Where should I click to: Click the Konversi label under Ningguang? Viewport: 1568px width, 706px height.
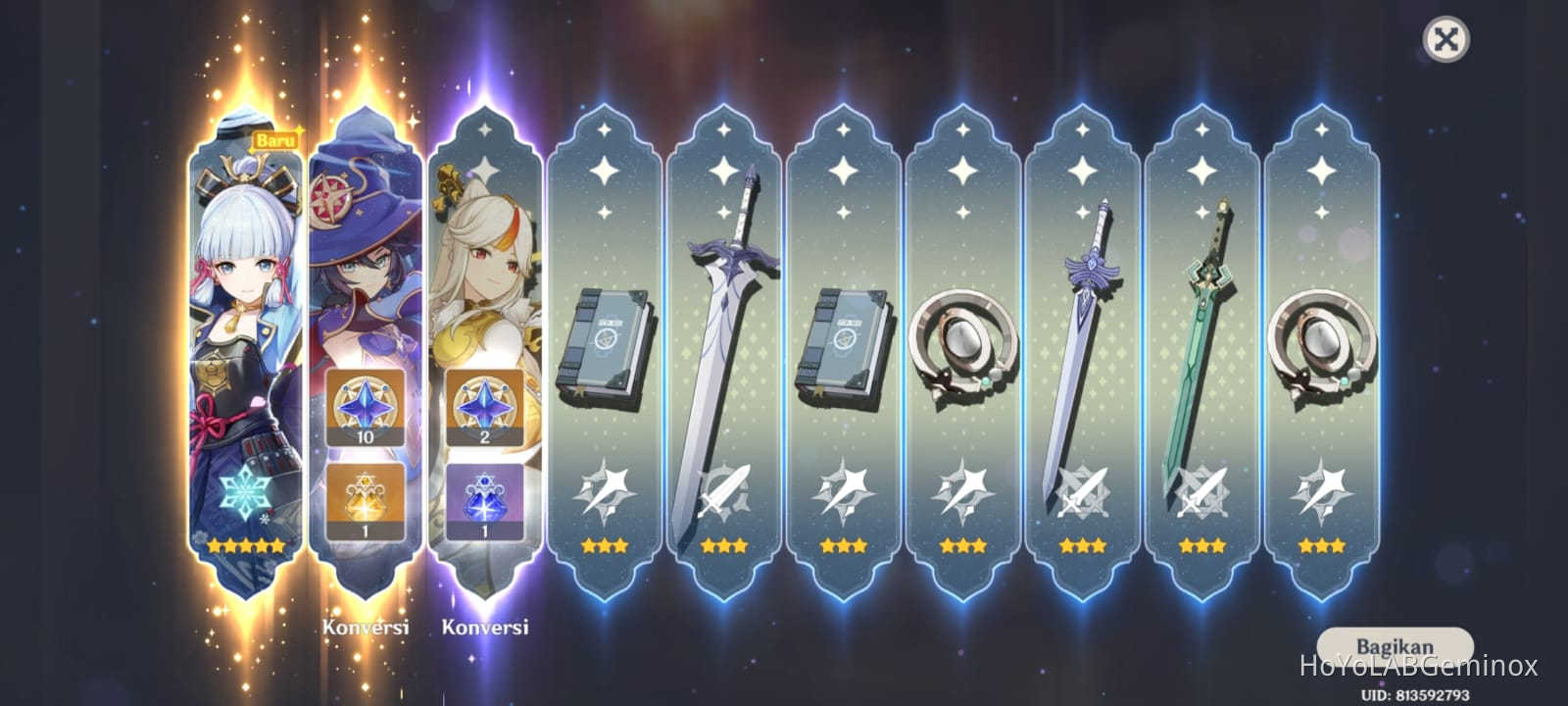[x=487, y=627]
